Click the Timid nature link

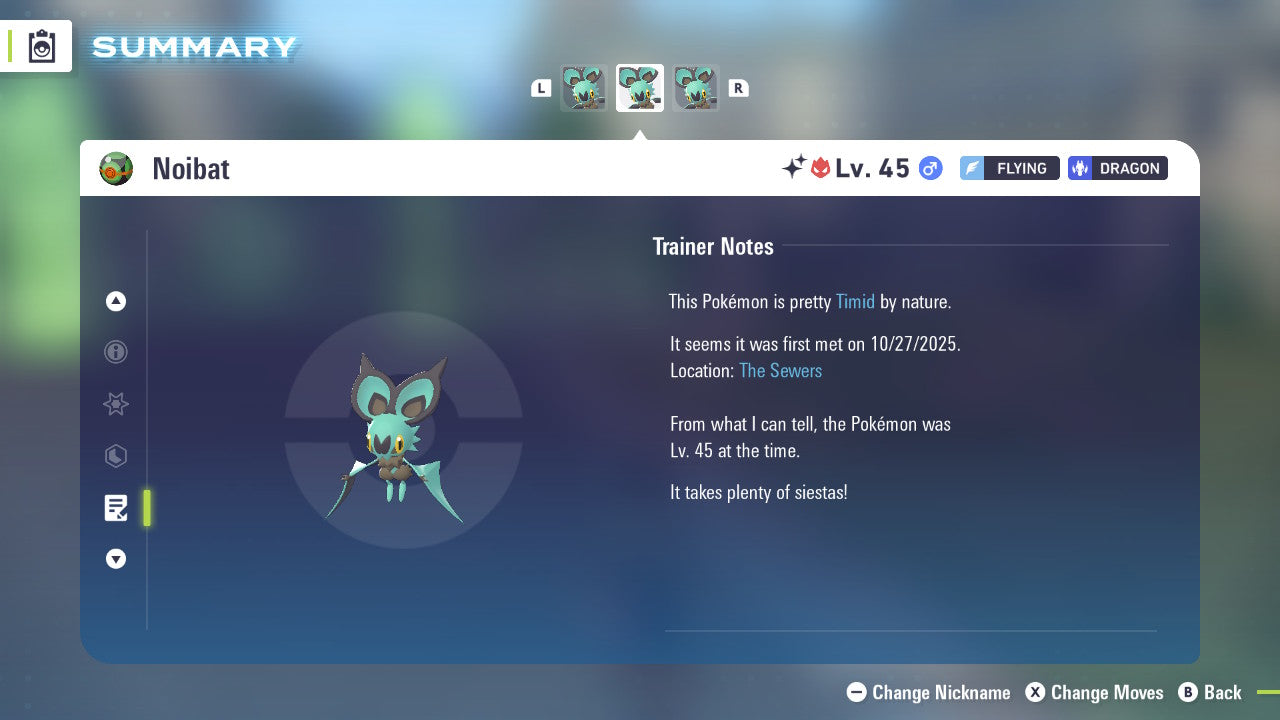[x=855, y=301]
